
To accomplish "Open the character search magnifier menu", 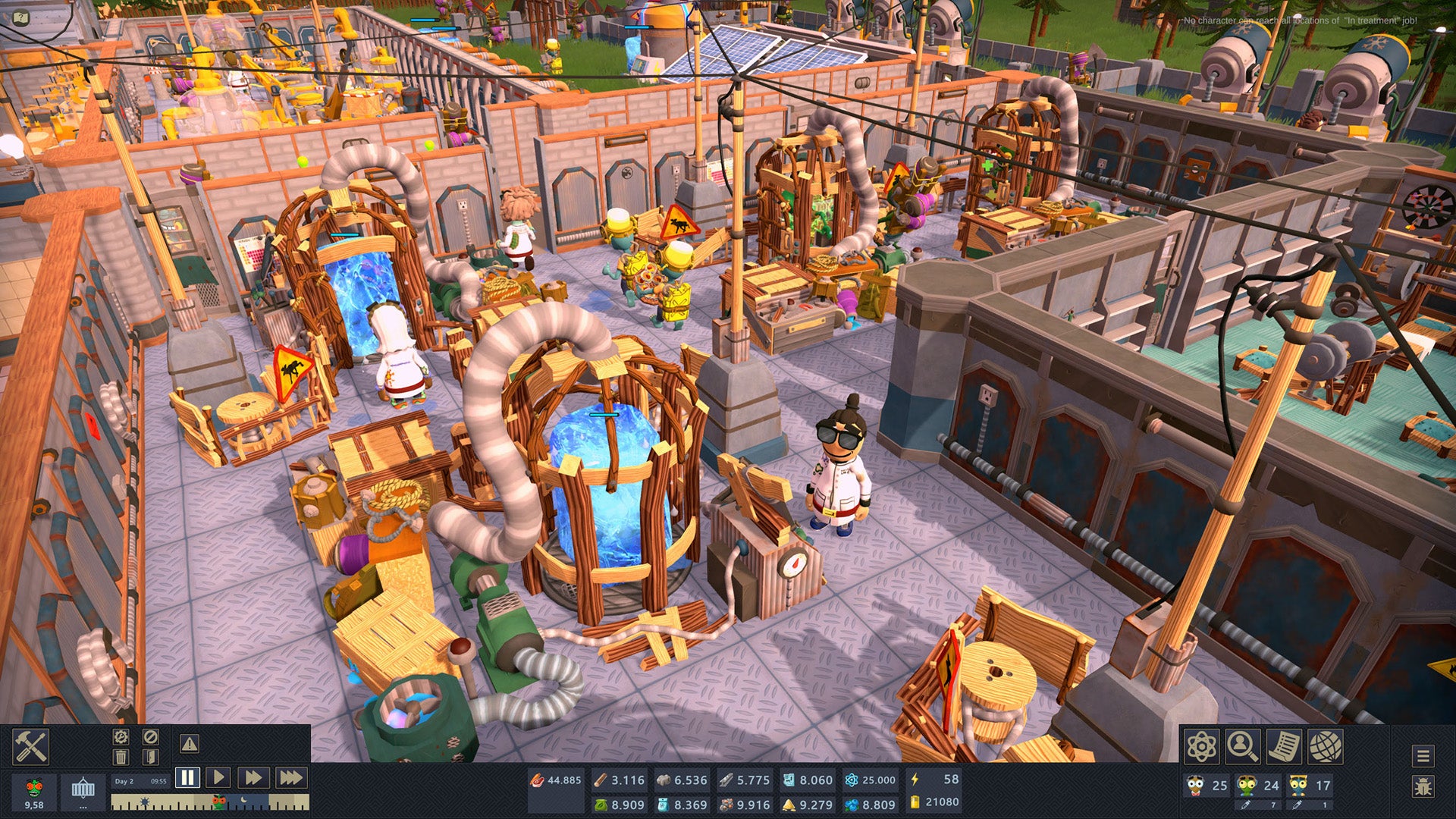I will point(1243,747).
